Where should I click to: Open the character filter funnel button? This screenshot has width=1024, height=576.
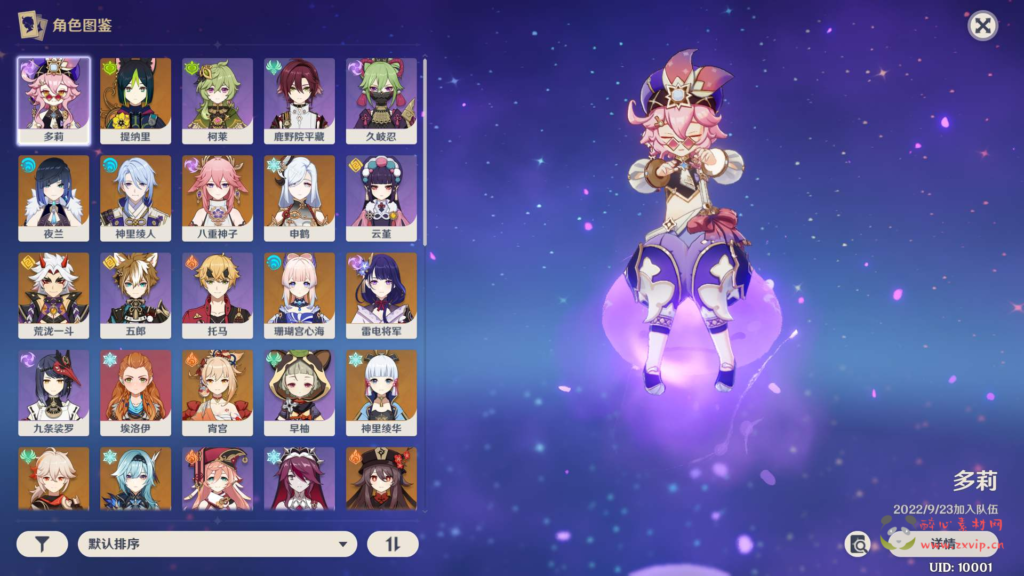42,544
